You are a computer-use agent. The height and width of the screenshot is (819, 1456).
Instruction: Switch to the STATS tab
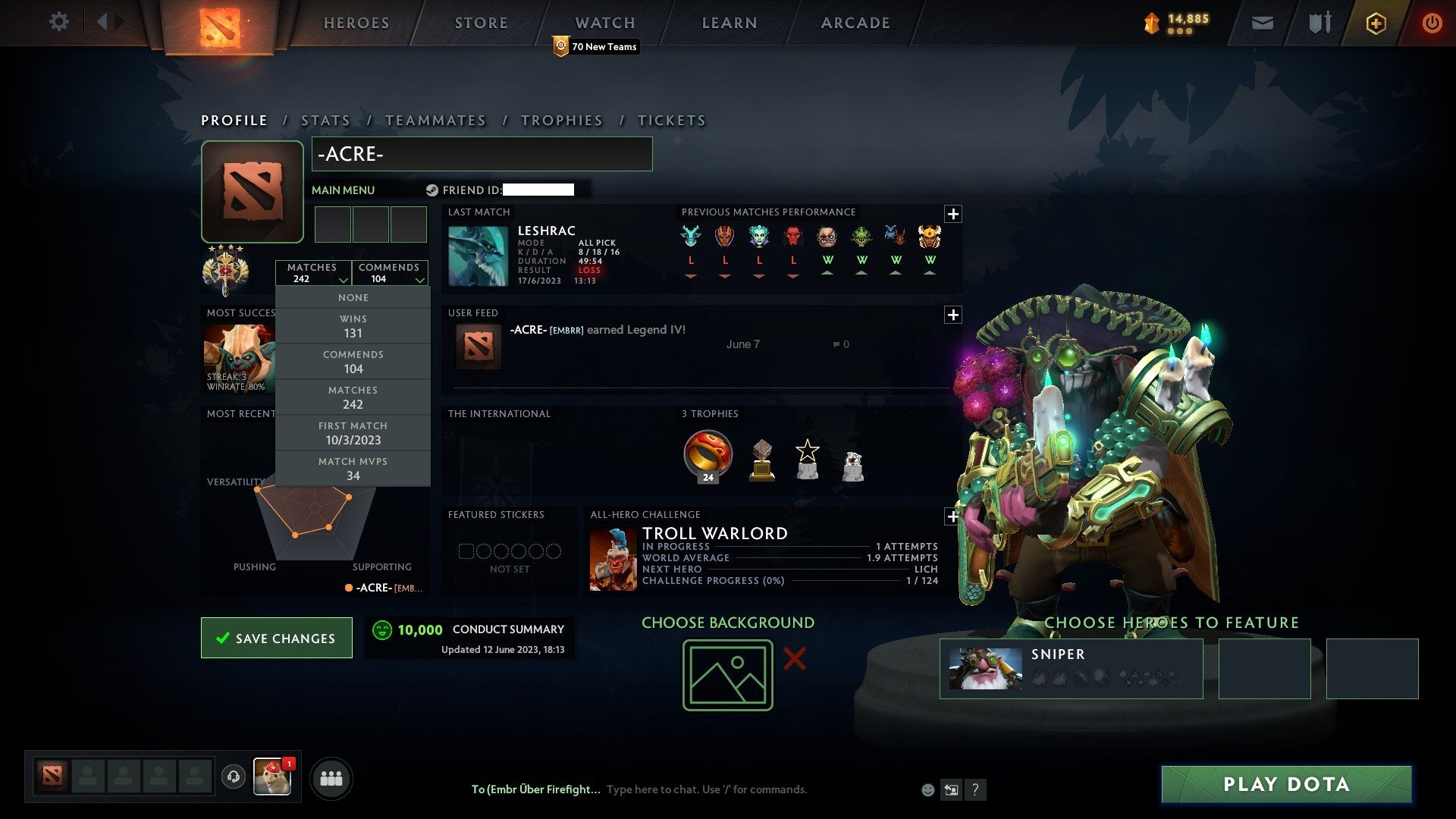click(324, 121)
